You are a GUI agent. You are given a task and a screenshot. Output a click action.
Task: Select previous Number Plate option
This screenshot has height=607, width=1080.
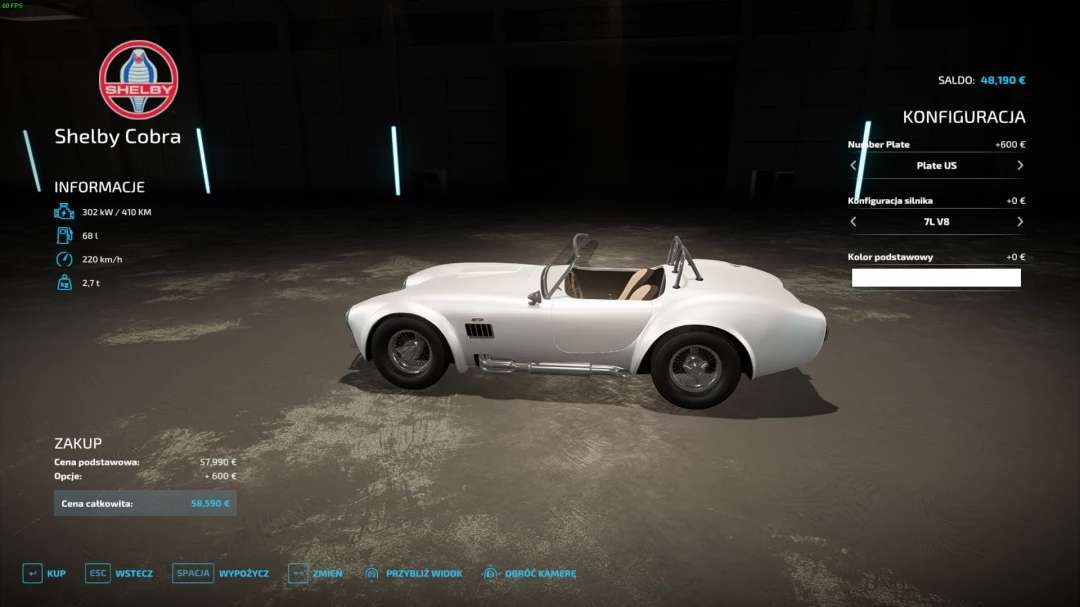tap(854, 166)
